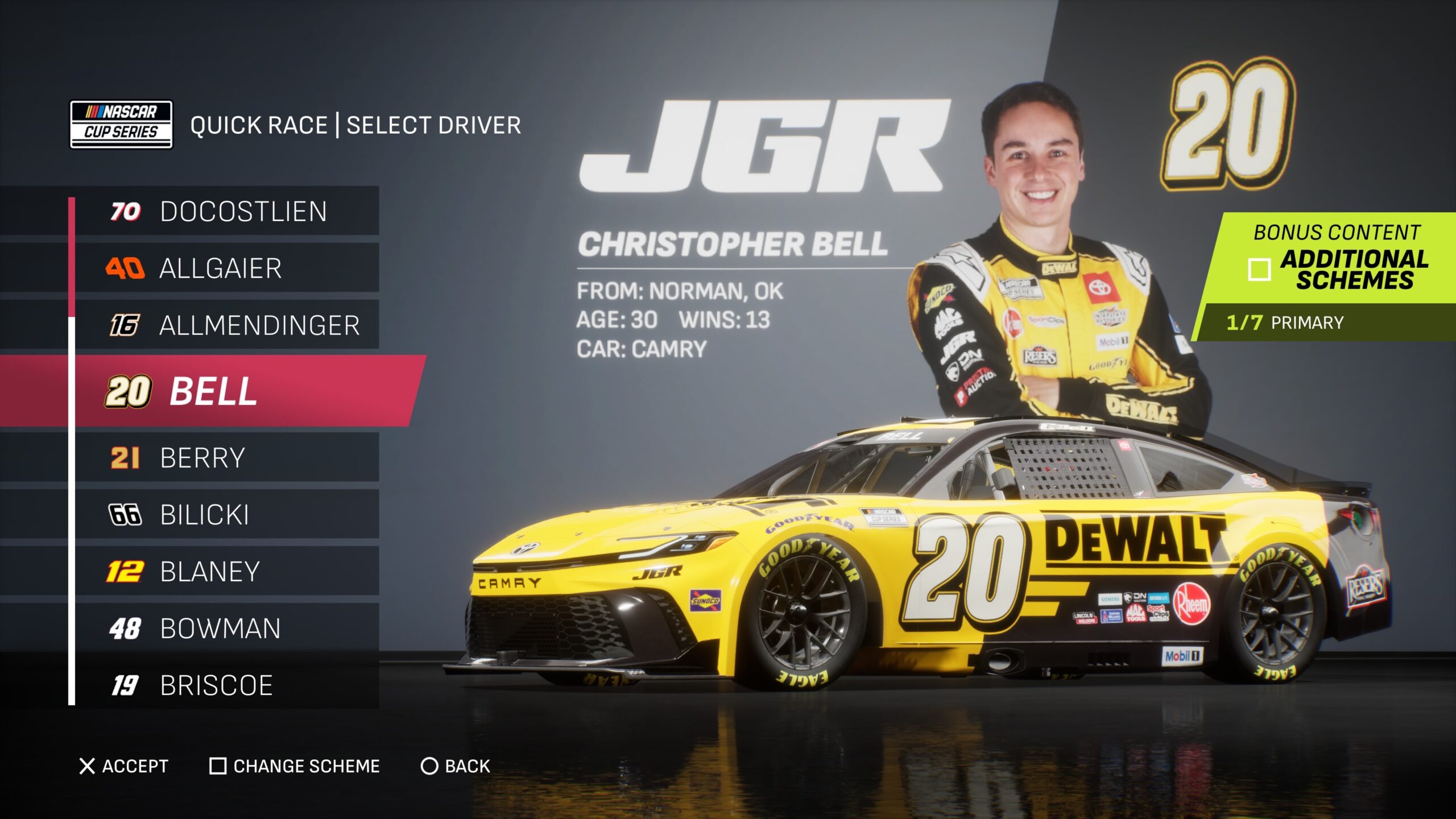Select driver Docostlien, number 70
1456x819 pixels.
coord(227,211)
